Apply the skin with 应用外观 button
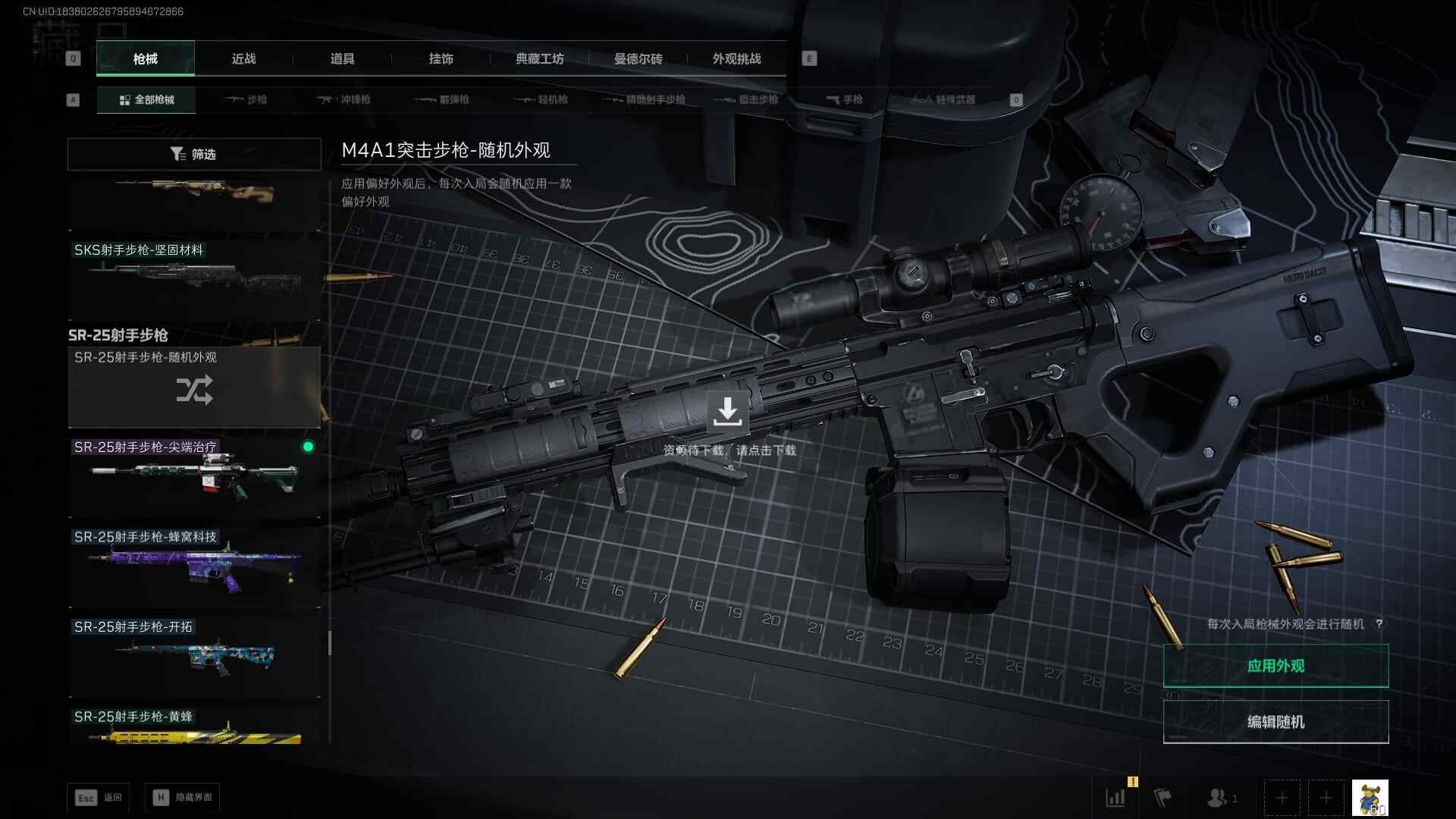 pyautogui.click(x=1276, y=666)
